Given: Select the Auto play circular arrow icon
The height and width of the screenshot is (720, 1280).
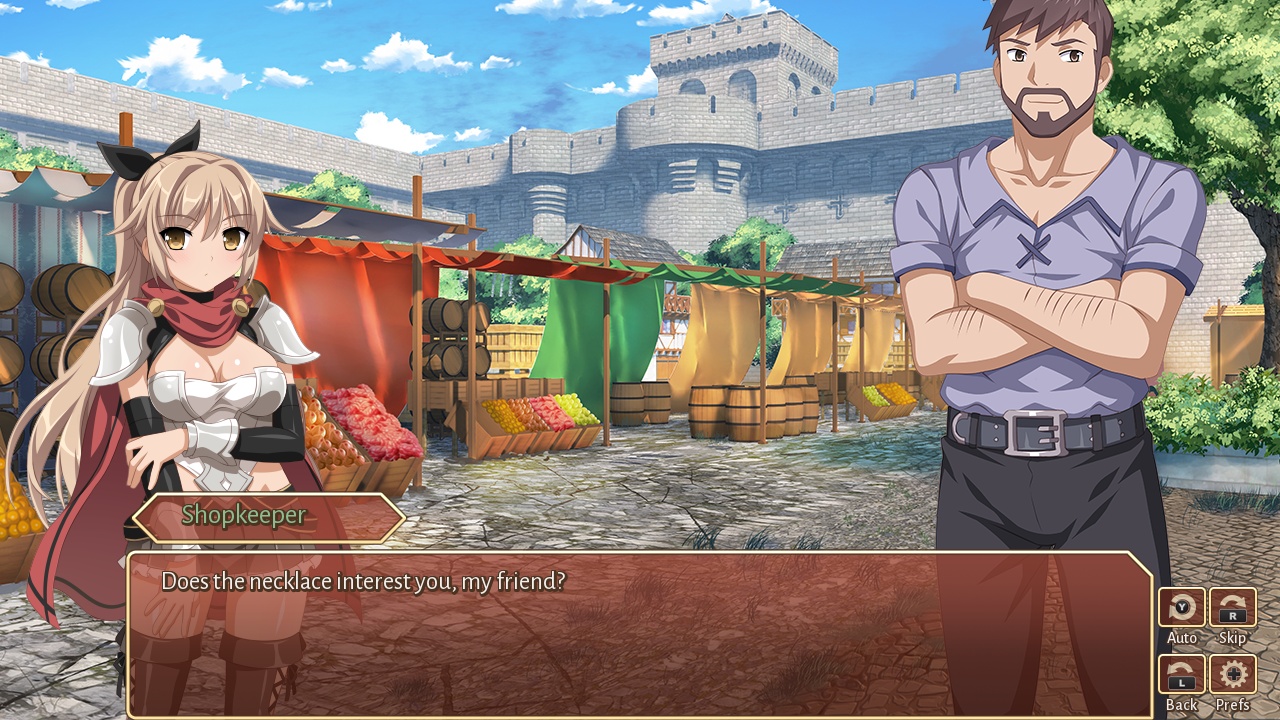Looking at the screenshot, I should pos(1181,608).
